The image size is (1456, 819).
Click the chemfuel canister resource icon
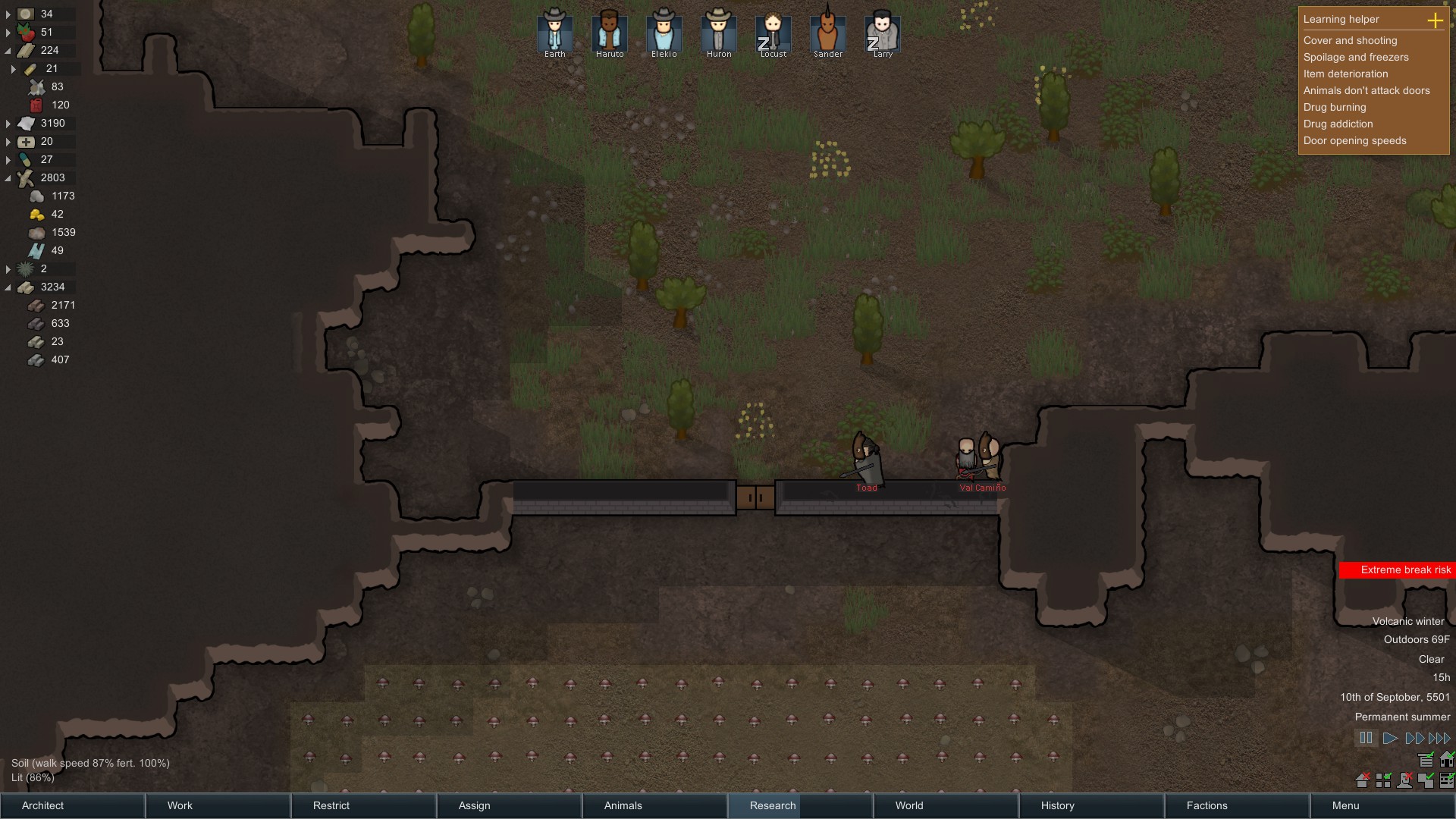[x=37, y=105]
